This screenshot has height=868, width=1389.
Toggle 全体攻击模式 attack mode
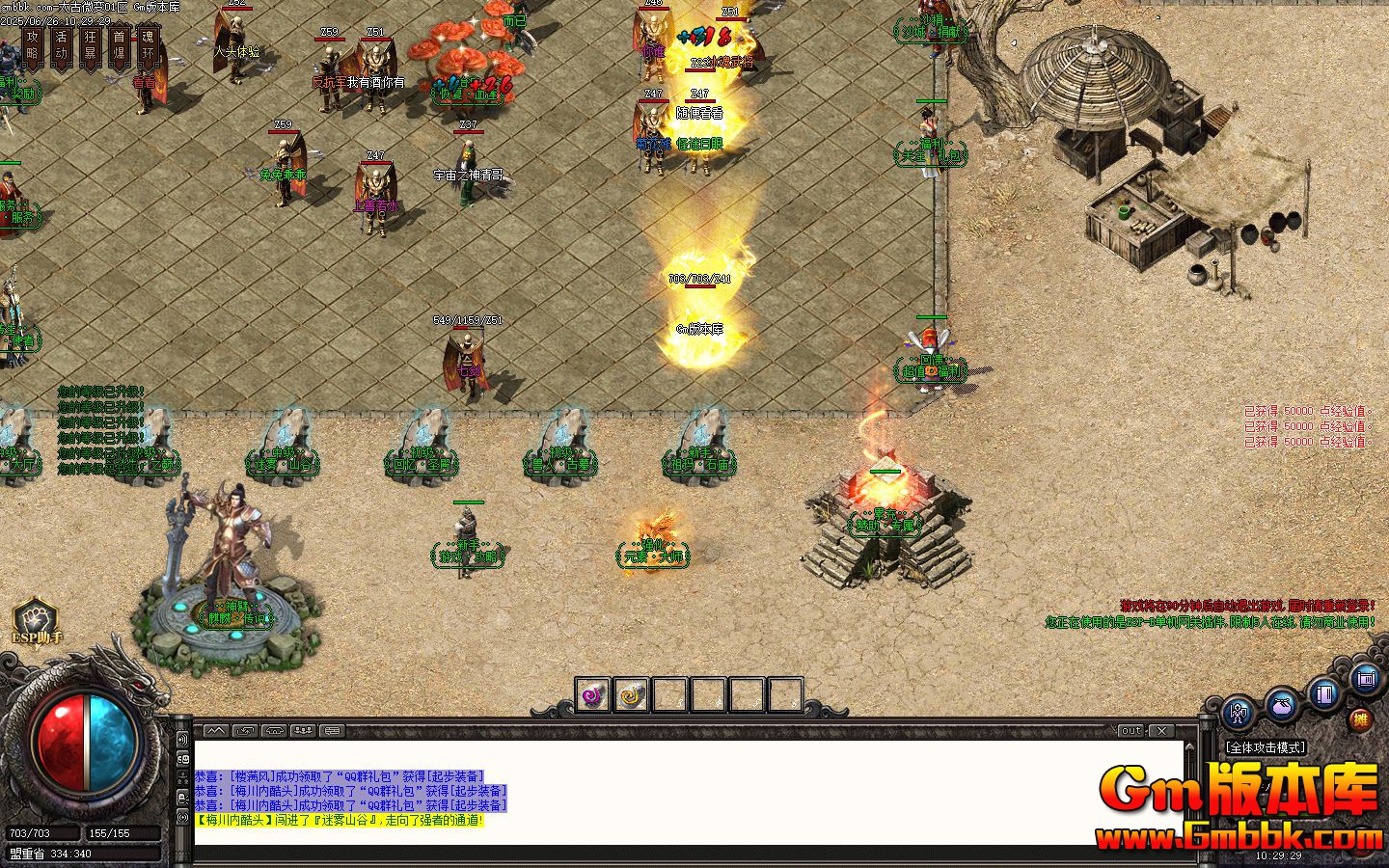click(x=1265, y=746)
